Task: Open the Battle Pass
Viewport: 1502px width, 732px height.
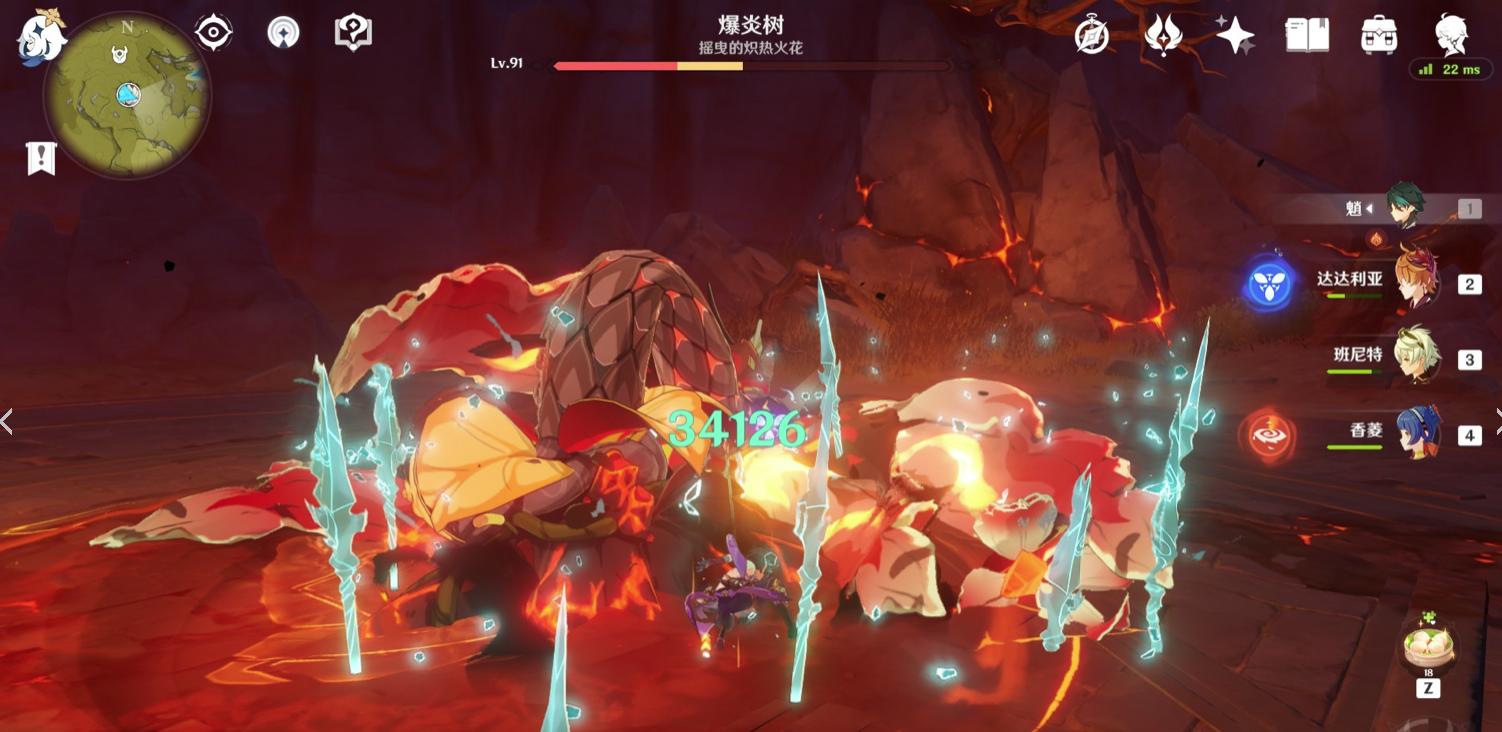Action: (1163, 34)
